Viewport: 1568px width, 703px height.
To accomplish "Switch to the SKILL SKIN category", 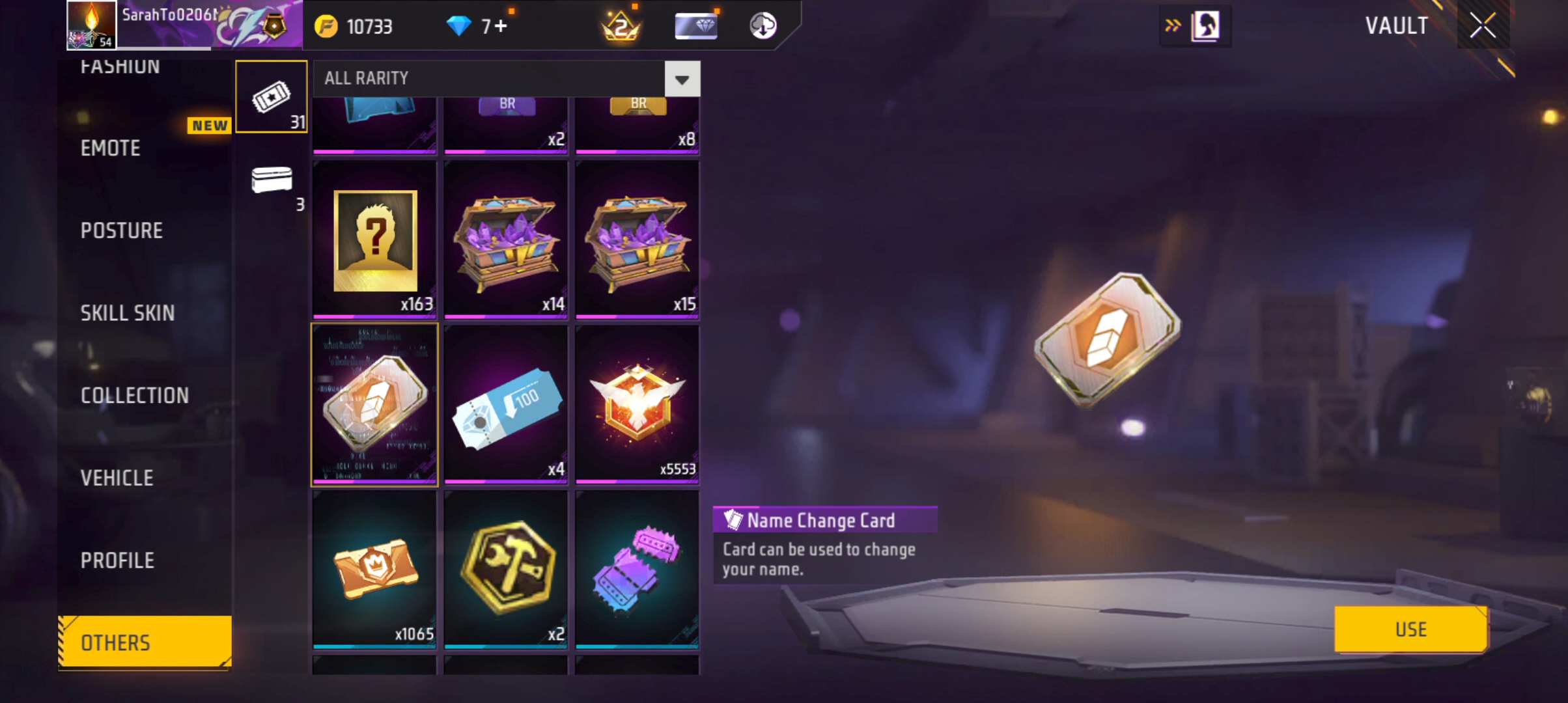I will pos(128,312).
